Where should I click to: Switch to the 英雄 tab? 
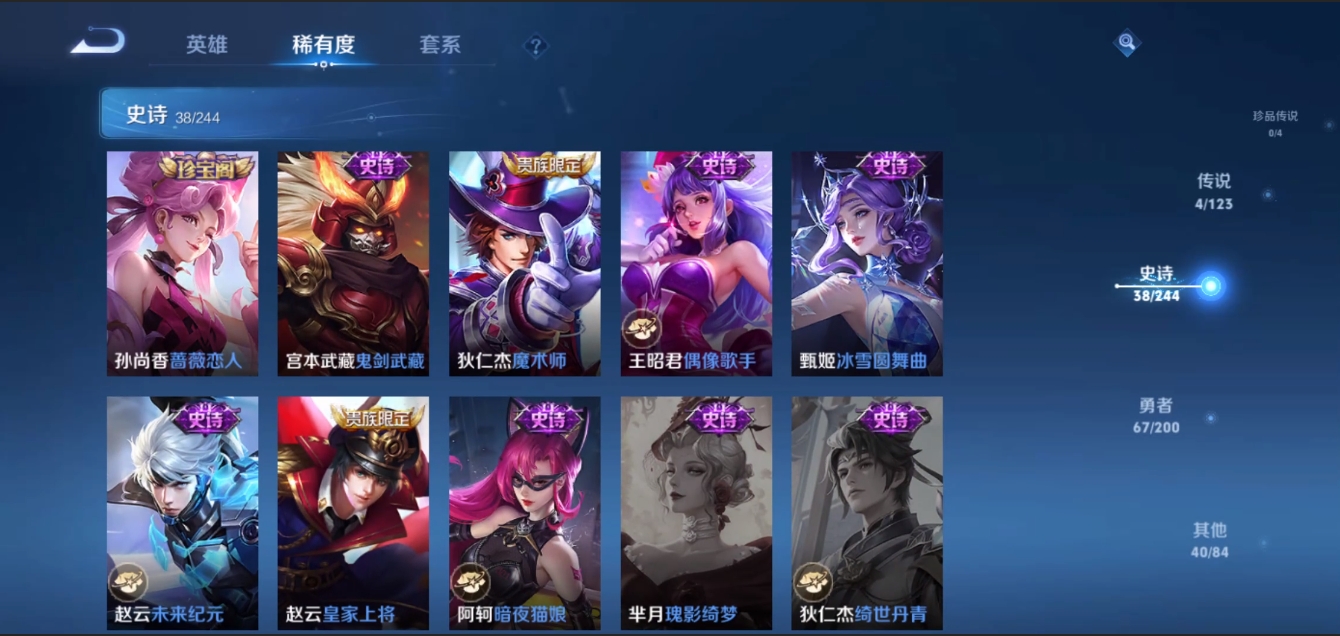207,45
